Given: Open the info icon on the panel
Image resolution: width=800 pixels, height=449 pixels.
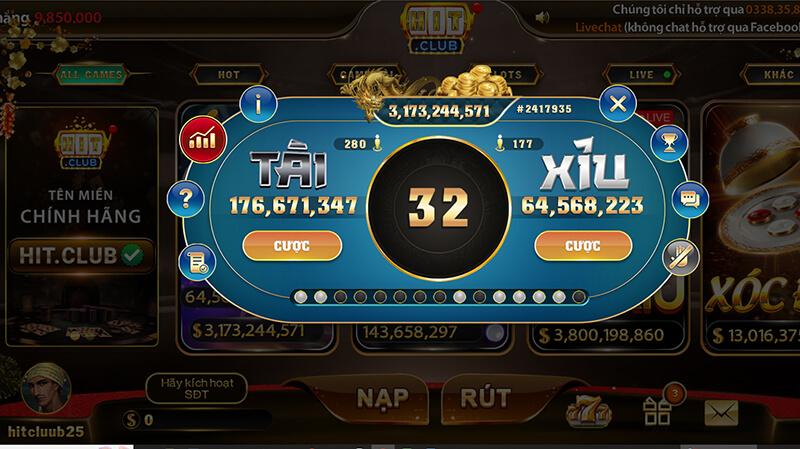Looking at the screenshot, I should (x=263, y=102).
